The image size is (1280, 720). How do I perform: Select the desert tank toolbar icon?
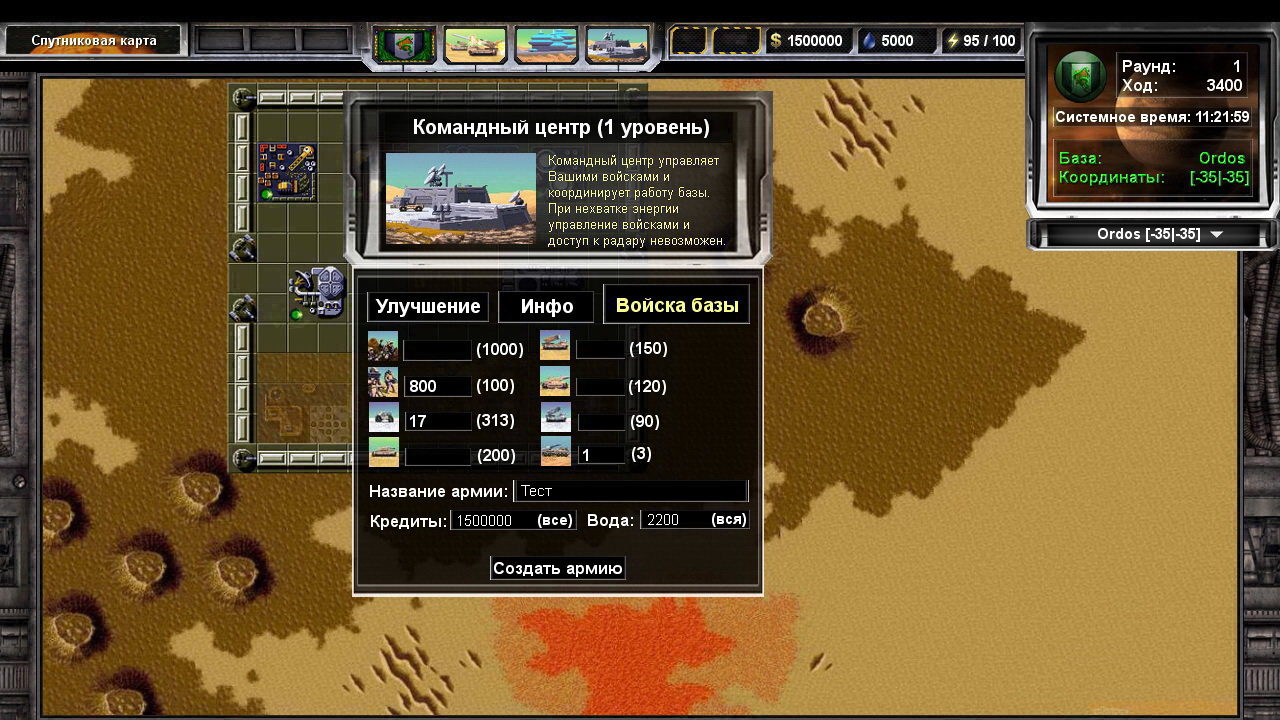(475, 44)
